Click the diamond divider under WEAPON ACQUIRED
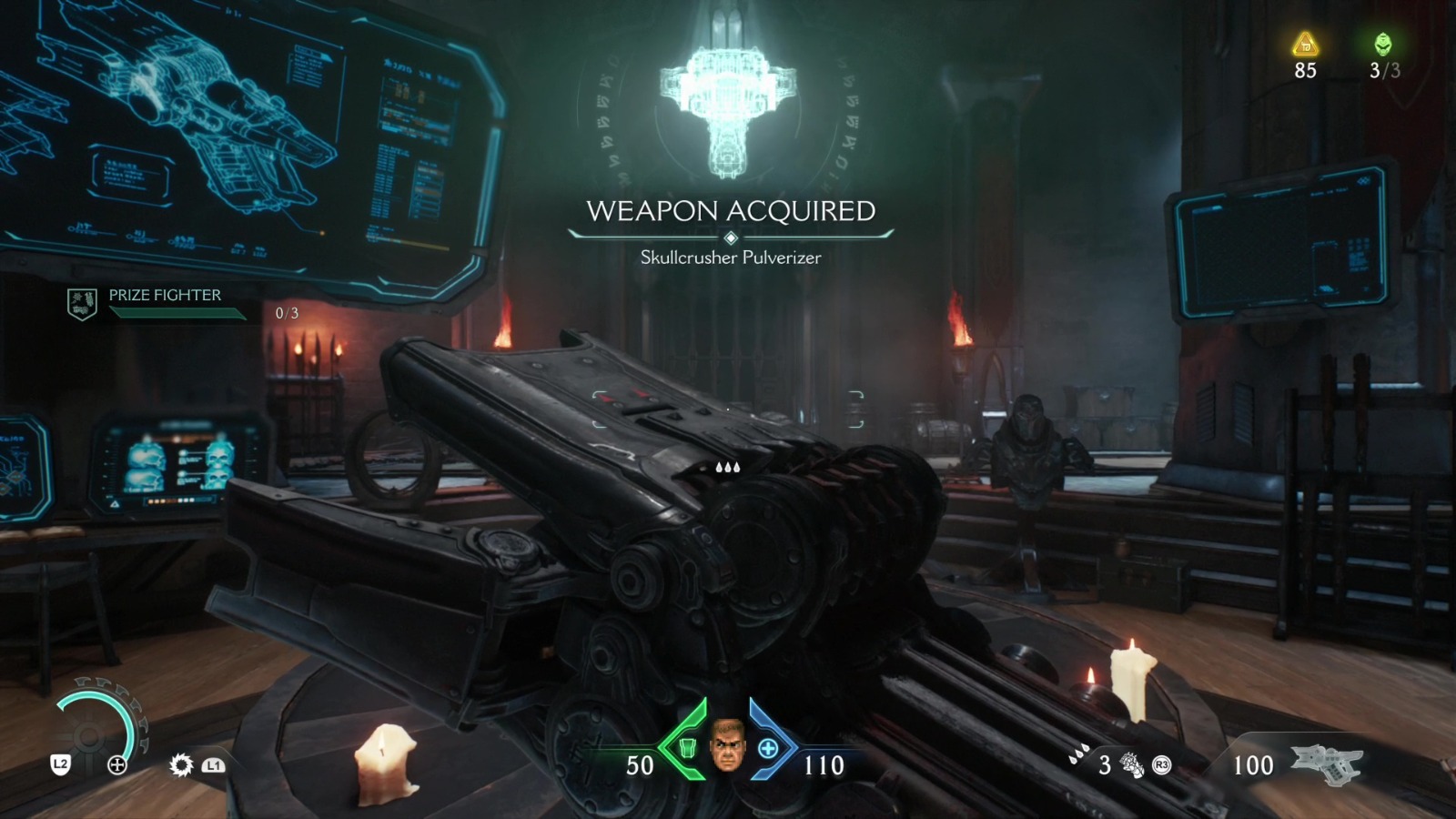The width and height of the screenshot is (1456, 819). click(x=730, y=236)
